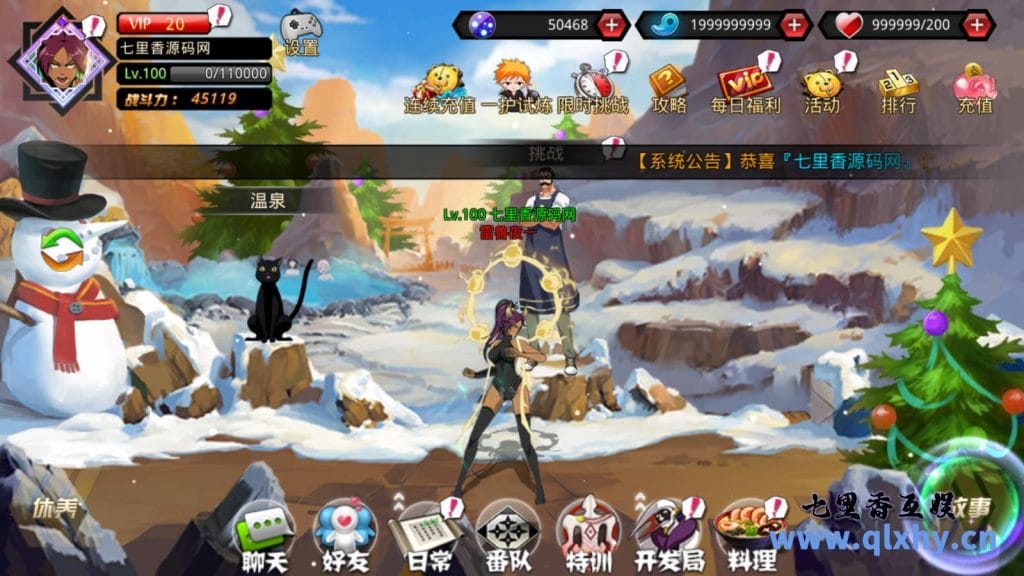Tap the player avatar portrait
Screen dimensions: 1024x576
click(x=61, y=58)
